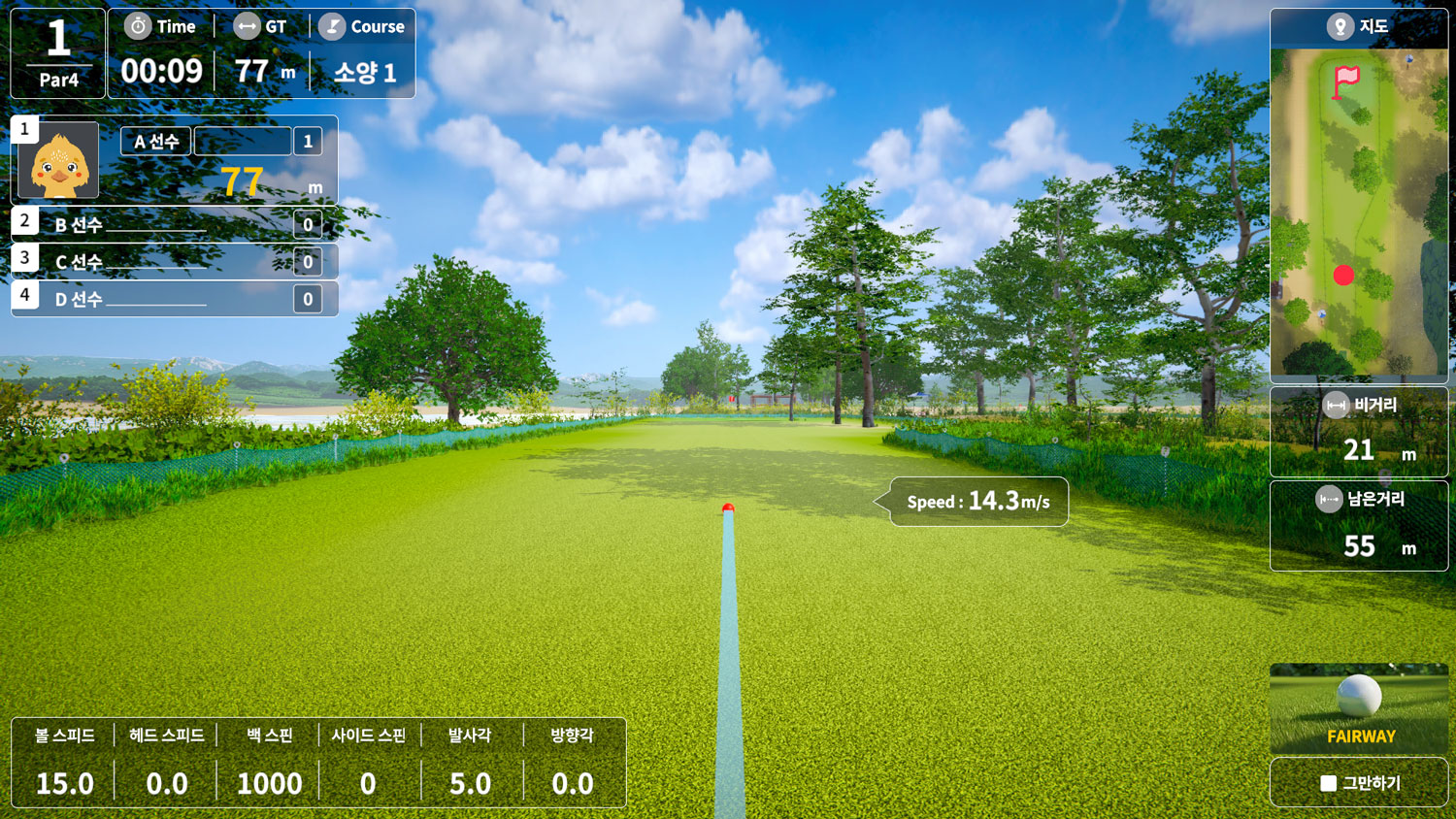This screenshot has width=1456, height=819.
Task: Click the FAIRWAY ball lie thumbnail
Action: [x=1359, y=708]
